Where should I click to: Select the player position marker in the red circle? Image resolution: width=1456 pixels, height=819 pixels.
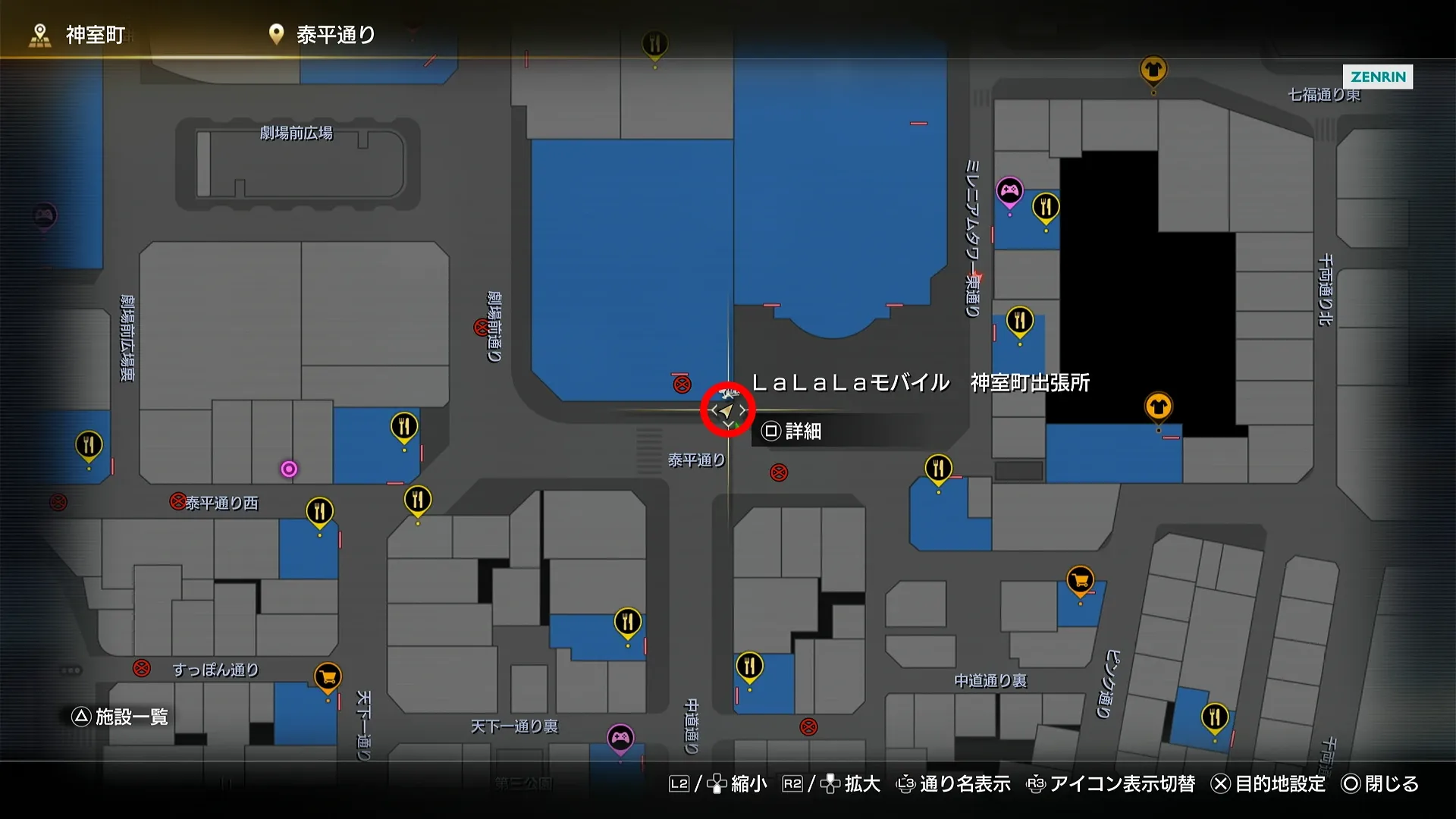726,410
